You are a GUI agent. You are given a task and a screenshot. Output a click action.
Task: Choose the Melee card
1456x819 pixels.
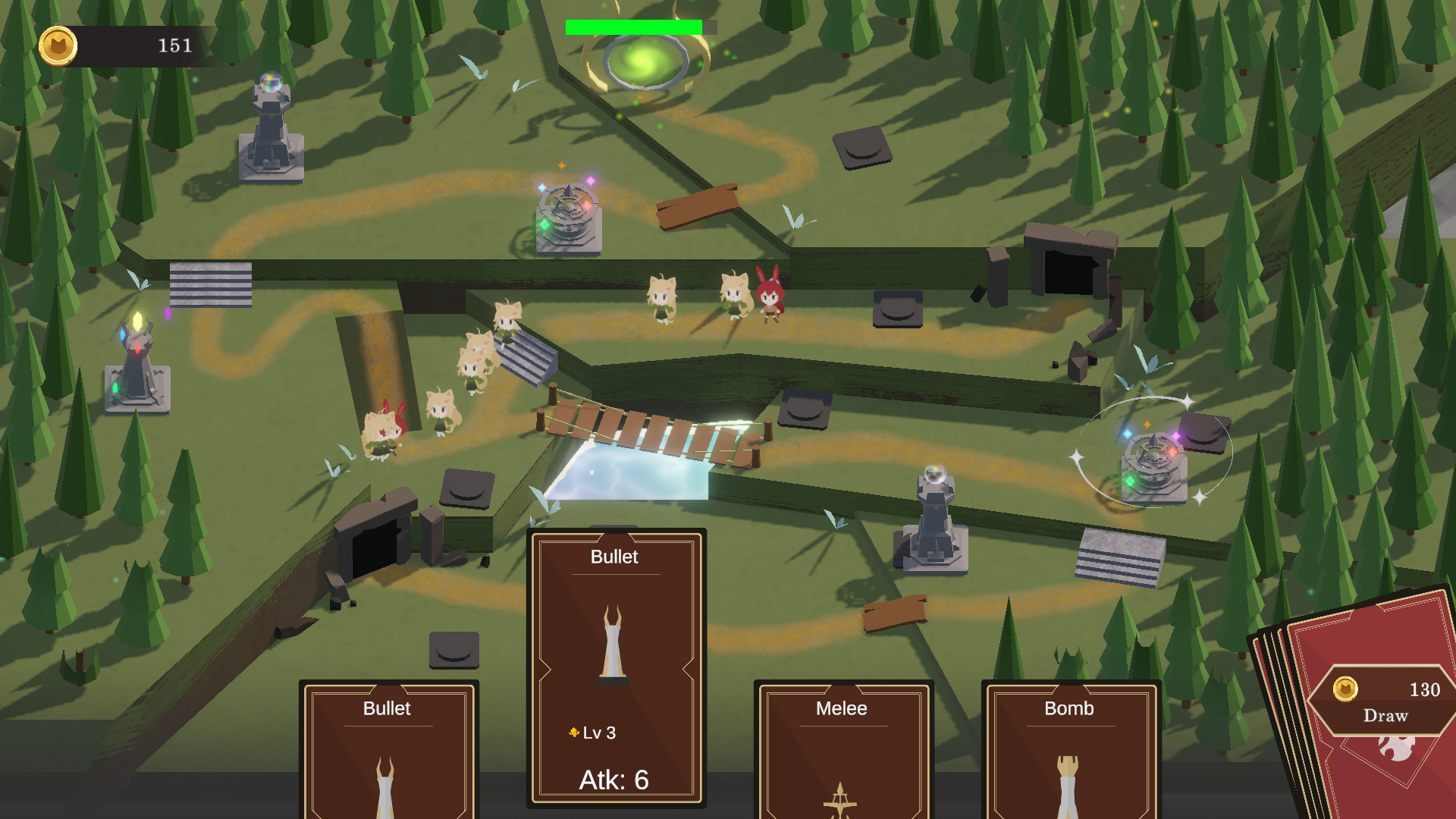(x=843, y=751)
